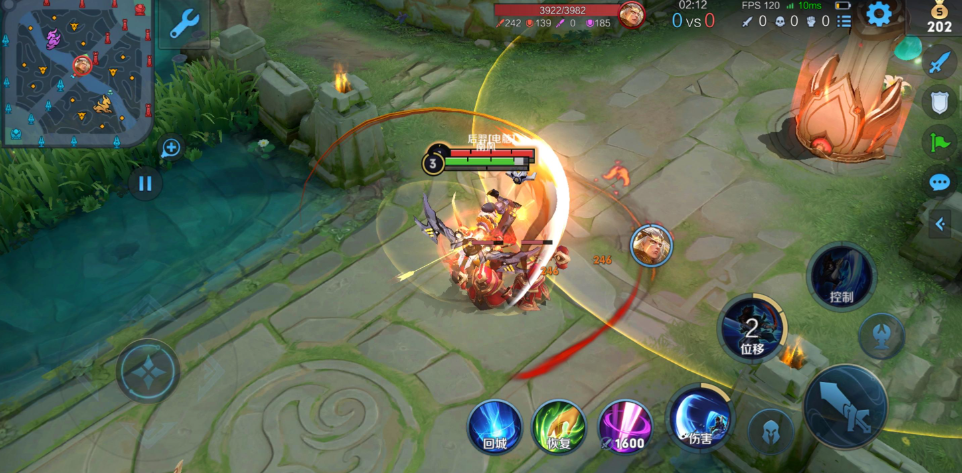Click the minimap

coord(76,74)
